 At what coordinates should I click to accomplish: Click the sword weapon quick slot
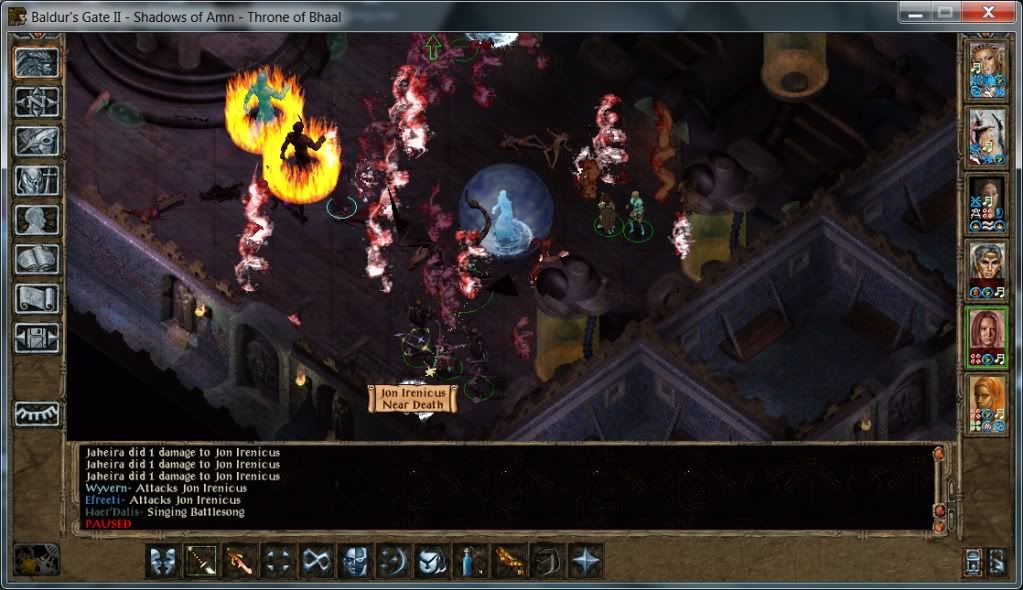coord(201,561)
